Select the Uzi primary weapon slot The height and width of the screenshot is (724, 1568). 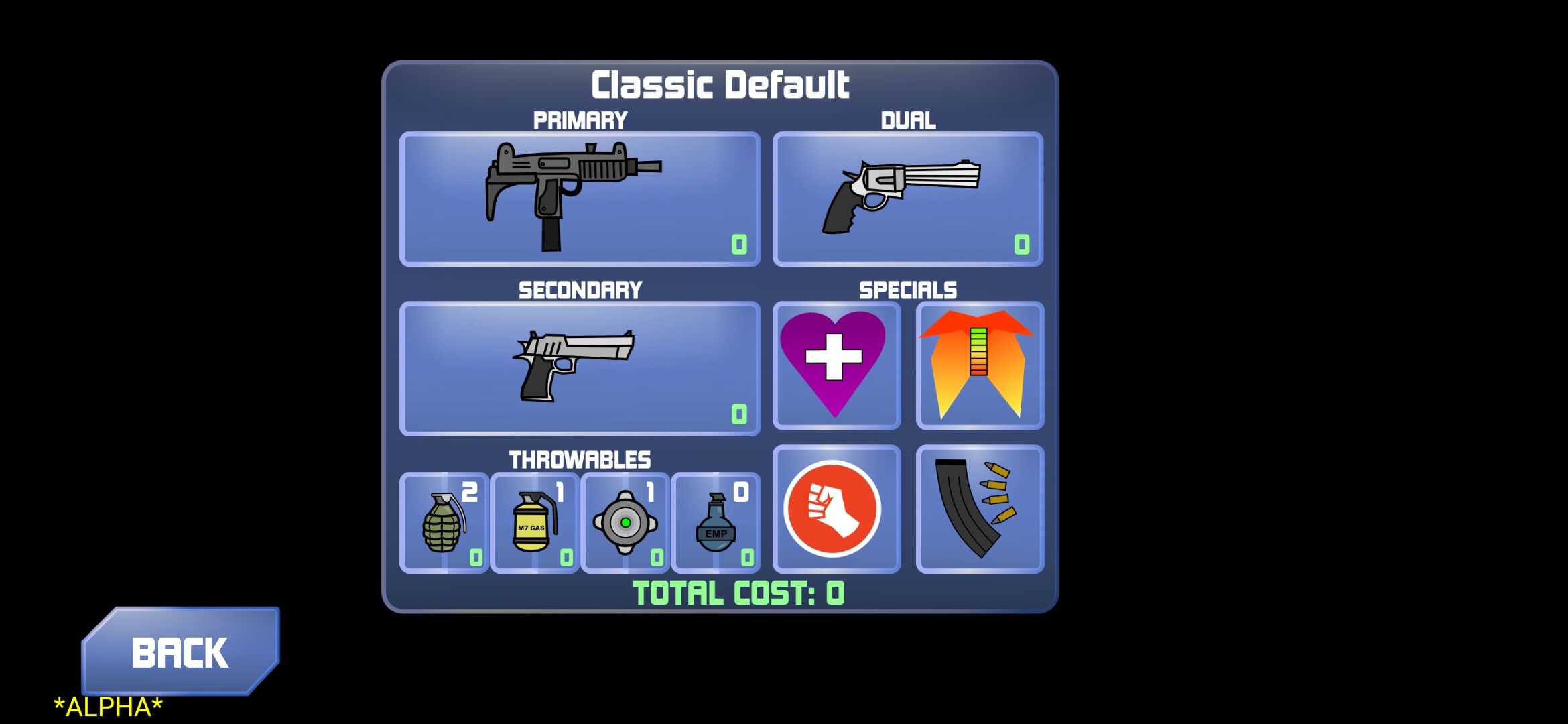point(580,199)
